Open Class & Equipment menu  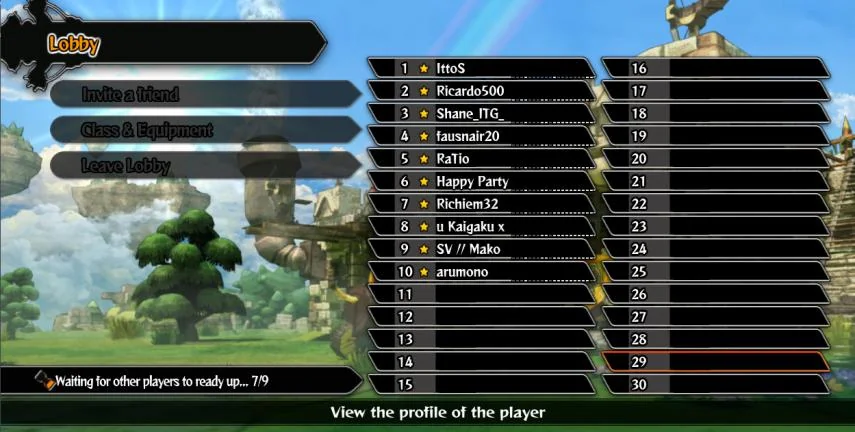(x=200, y=130)
